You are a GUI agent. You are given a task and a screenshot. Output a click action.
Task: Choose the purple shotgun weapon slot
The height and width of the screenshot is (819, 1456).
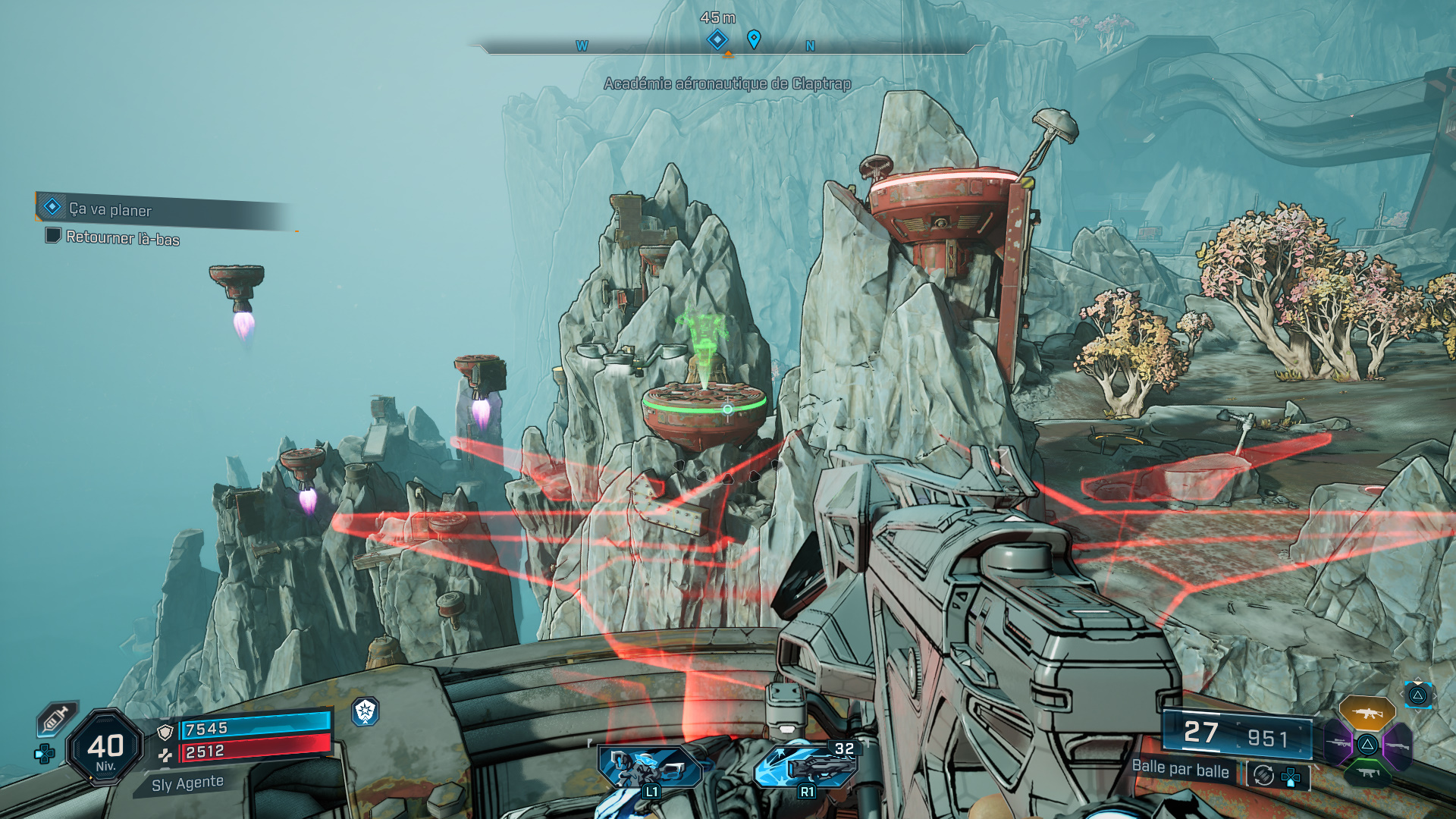[1397, 745]
